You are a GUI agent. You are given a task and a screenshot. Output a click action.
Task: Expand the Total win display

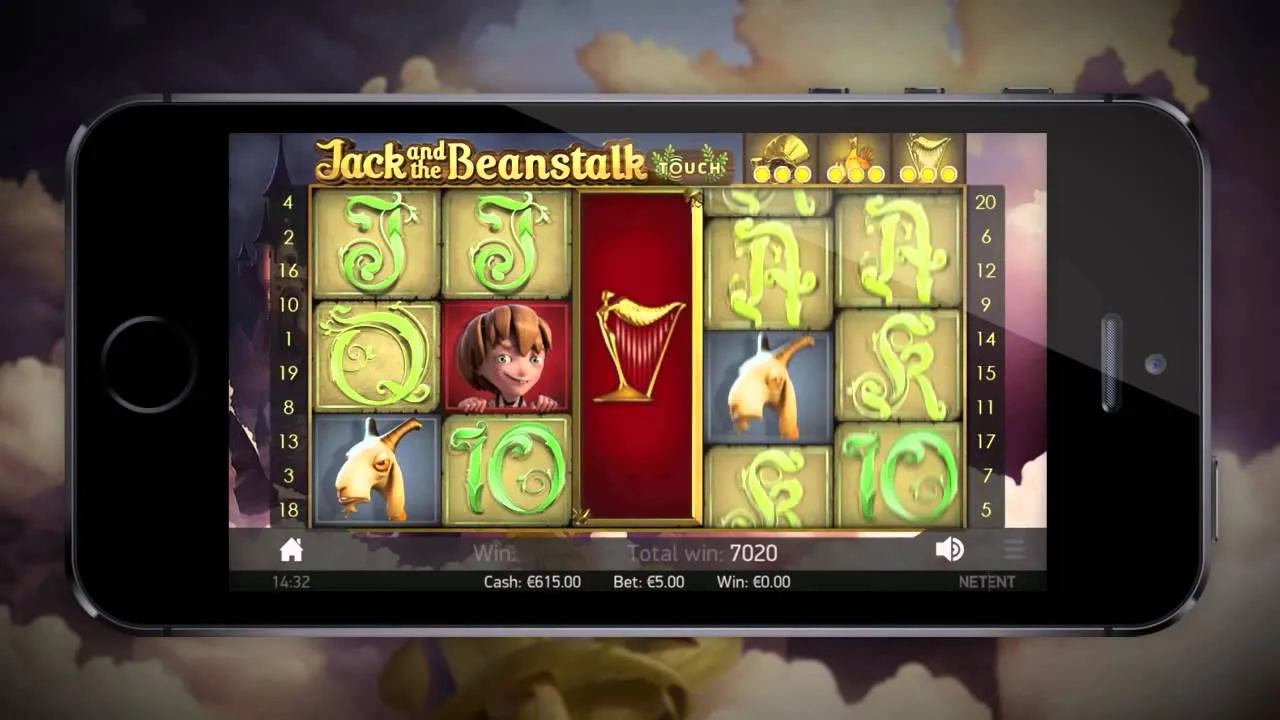point(703,553)
